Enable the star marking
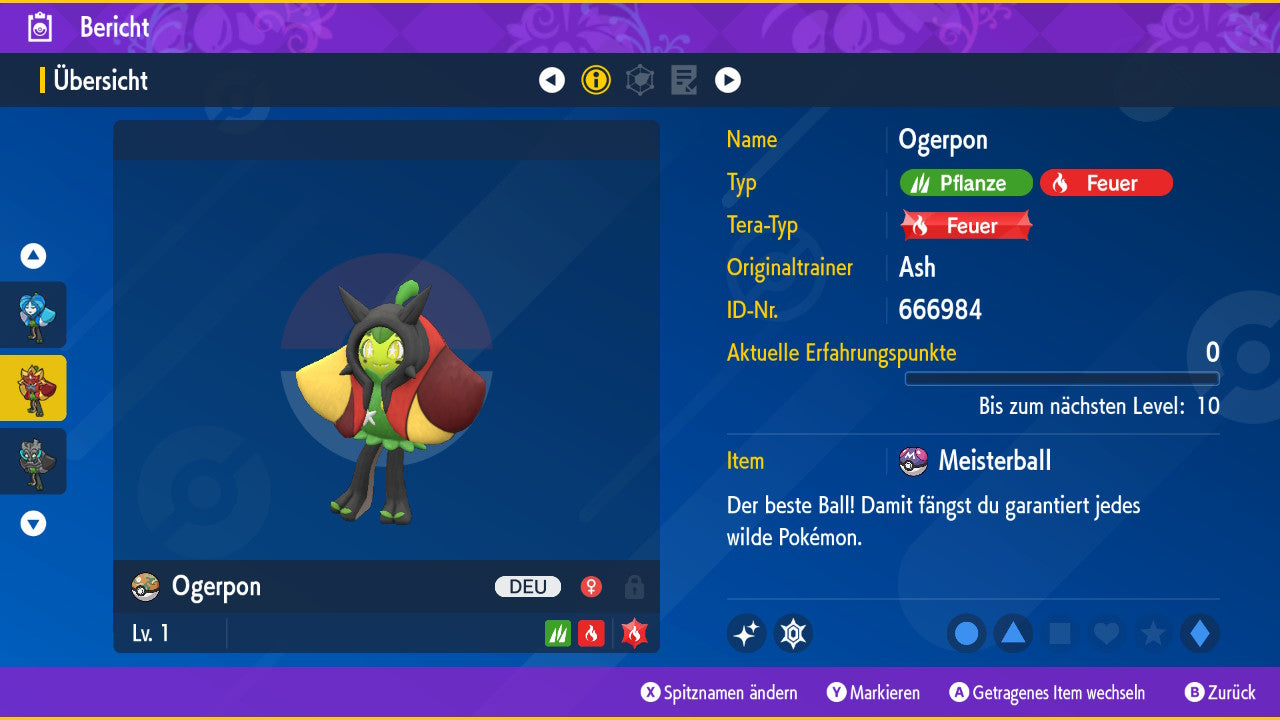This screenshot has height=720, width=1280. click(x=1152, y=633)
